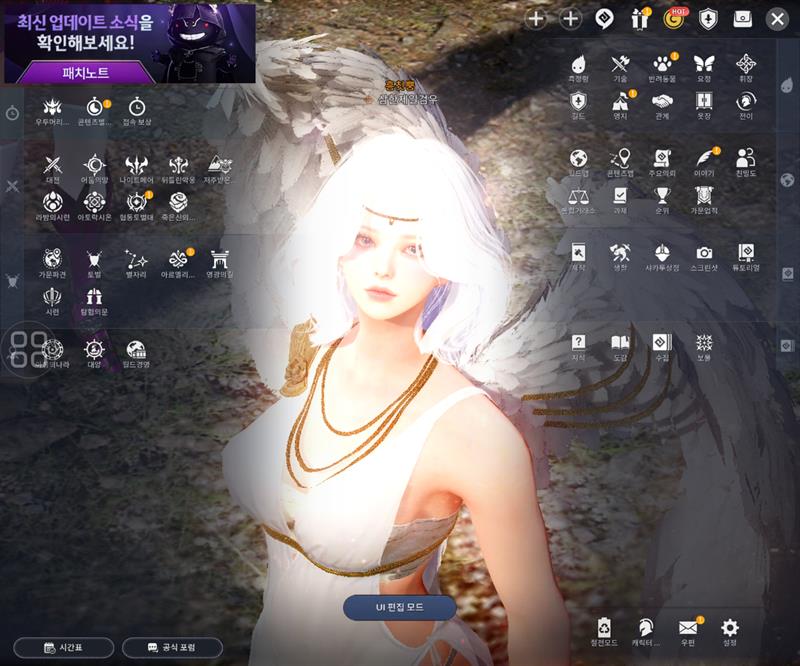Open 설정 settings gear
Screen dimensions: 800x666
pyautogui.click(x=730, y=632)
